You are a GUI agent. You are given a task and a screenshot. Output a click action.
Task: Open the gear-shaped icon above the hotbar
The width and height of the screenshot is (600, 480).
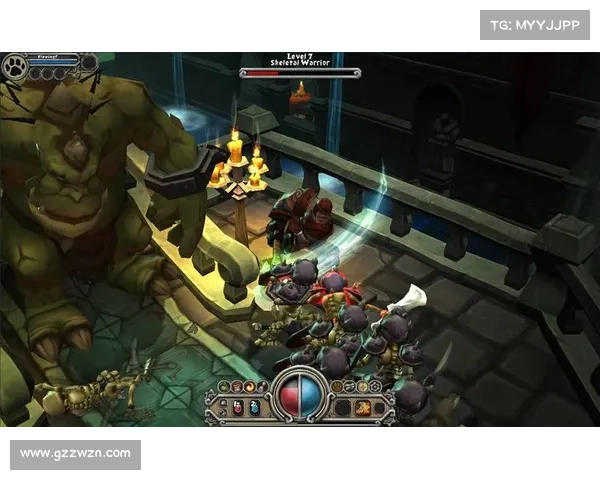click(x=375, y=386)
